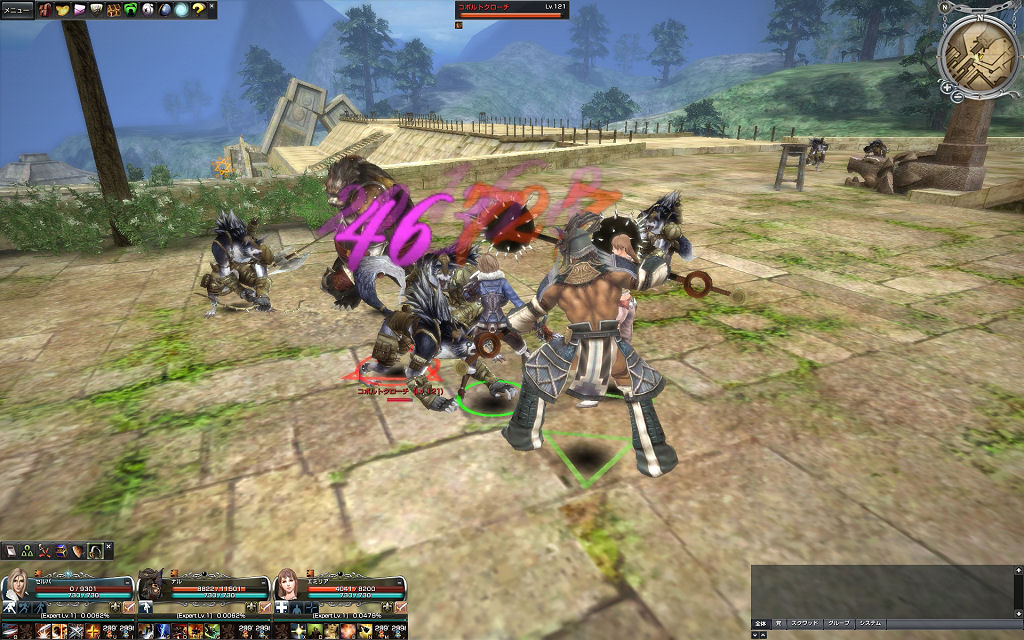Open the メニュー menu button
Viewport: 1024px width, 640px height.
click(18, 10)
